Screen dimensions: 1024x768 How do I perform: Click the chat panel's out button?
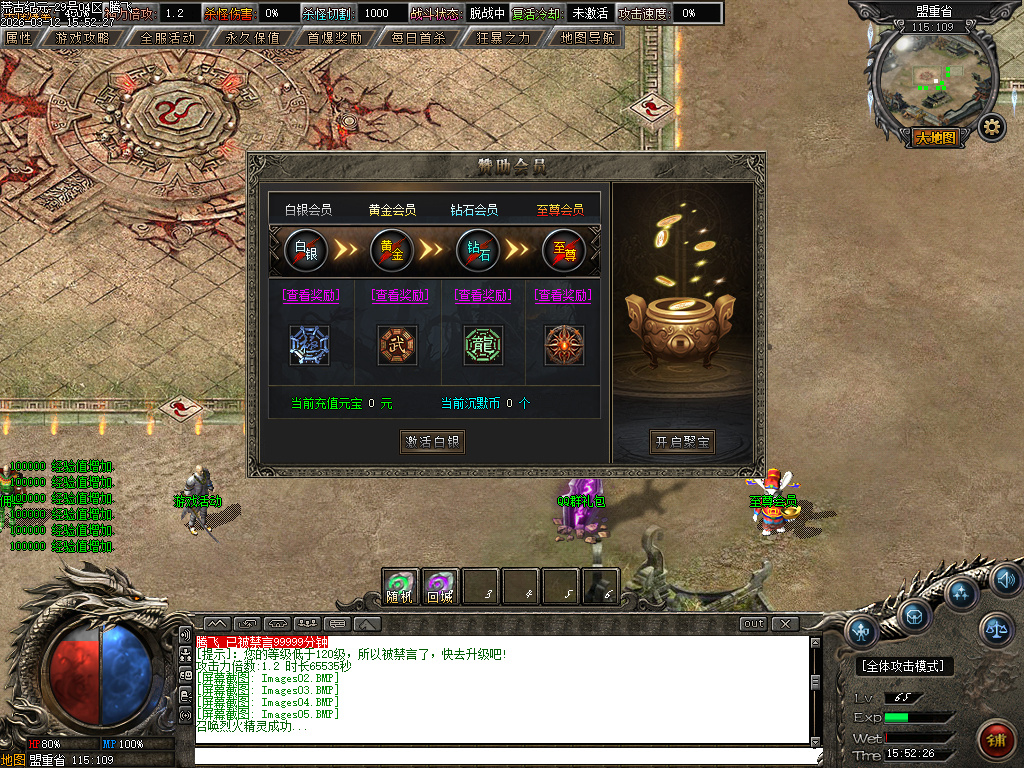(x=753, y=624)
